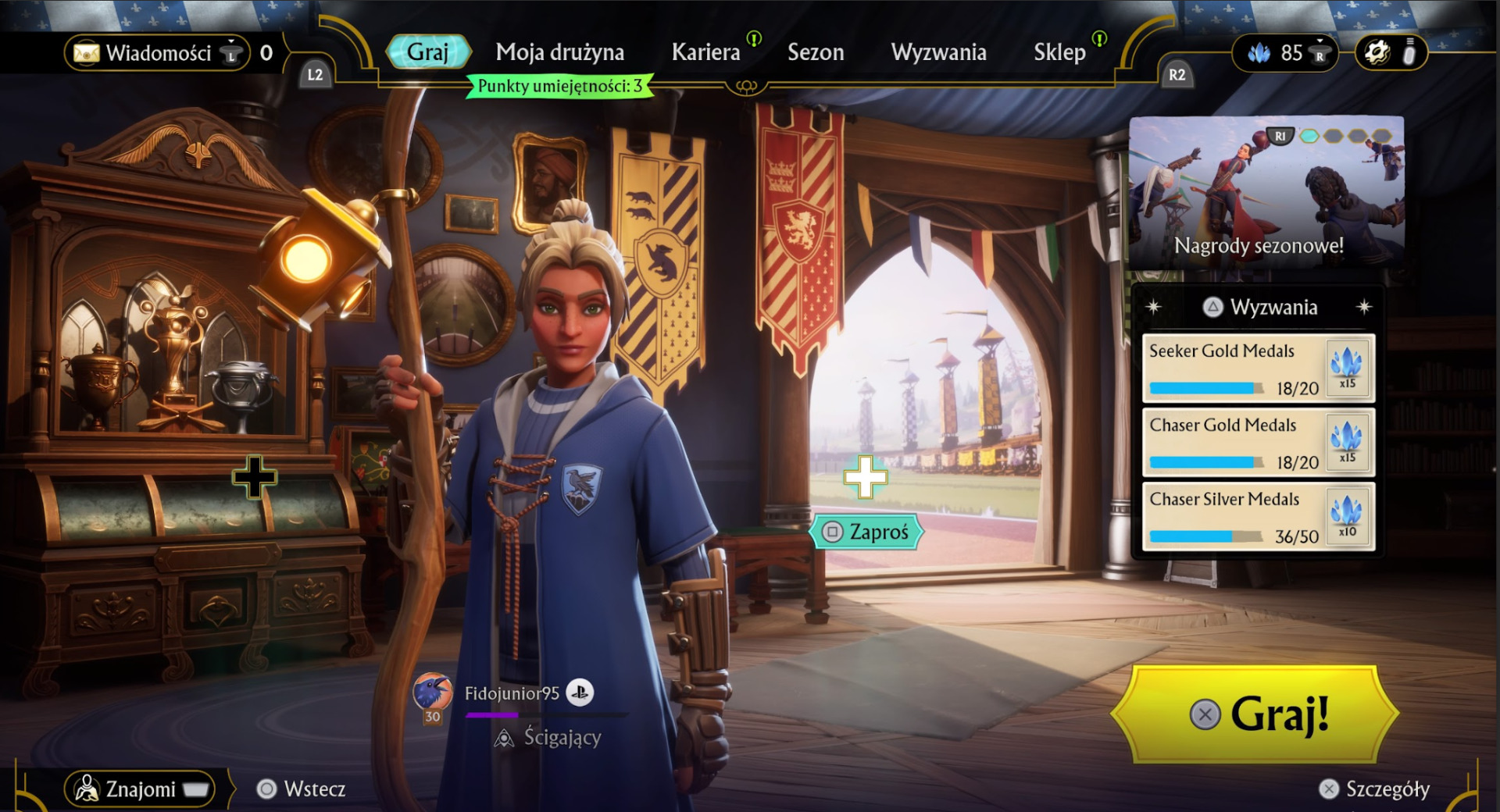Viewport: 1500px width, 812px height.
Task: Open the Wyzwania tab in top menu
Action: [938, 52]
